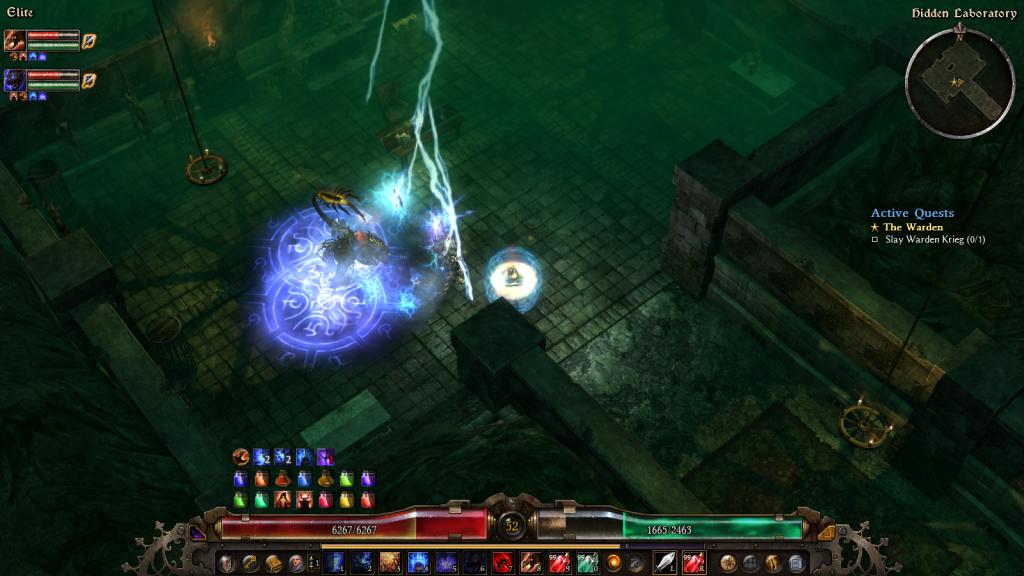Use the orange skill in slot 3
1024x576 pixels.
390,562
